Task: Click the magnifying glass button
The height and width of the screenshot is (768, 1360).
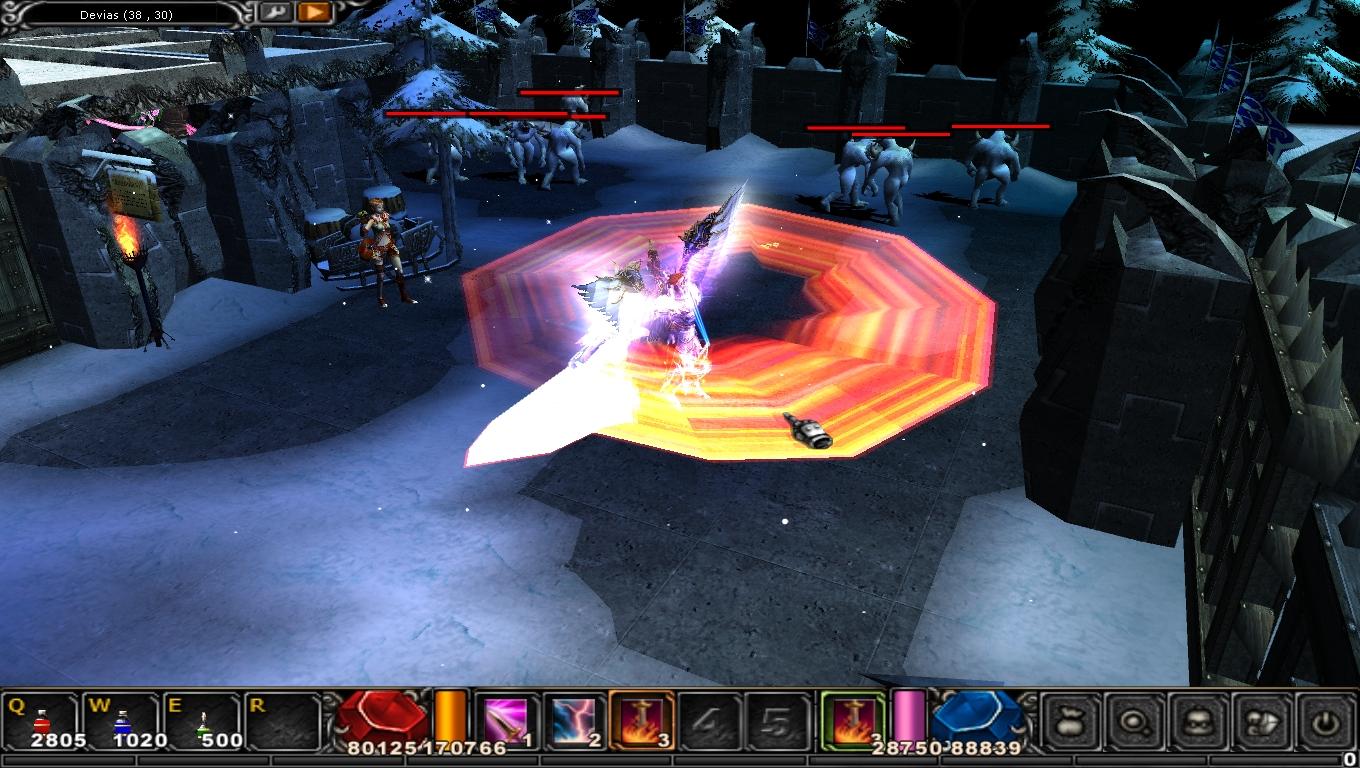Action: click(x=1134, y=720)
